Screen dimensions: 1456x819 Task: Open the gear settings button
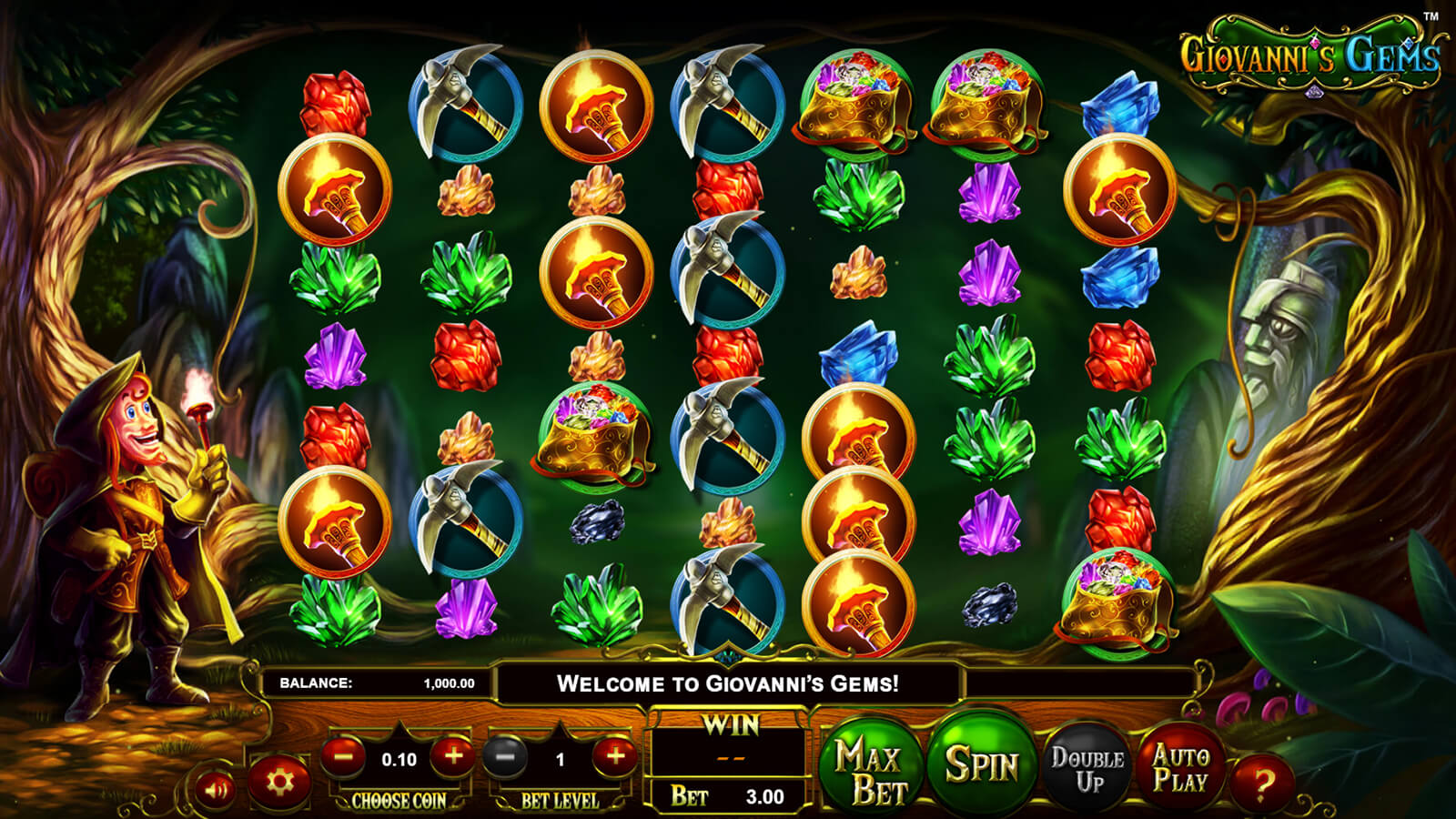278,782
